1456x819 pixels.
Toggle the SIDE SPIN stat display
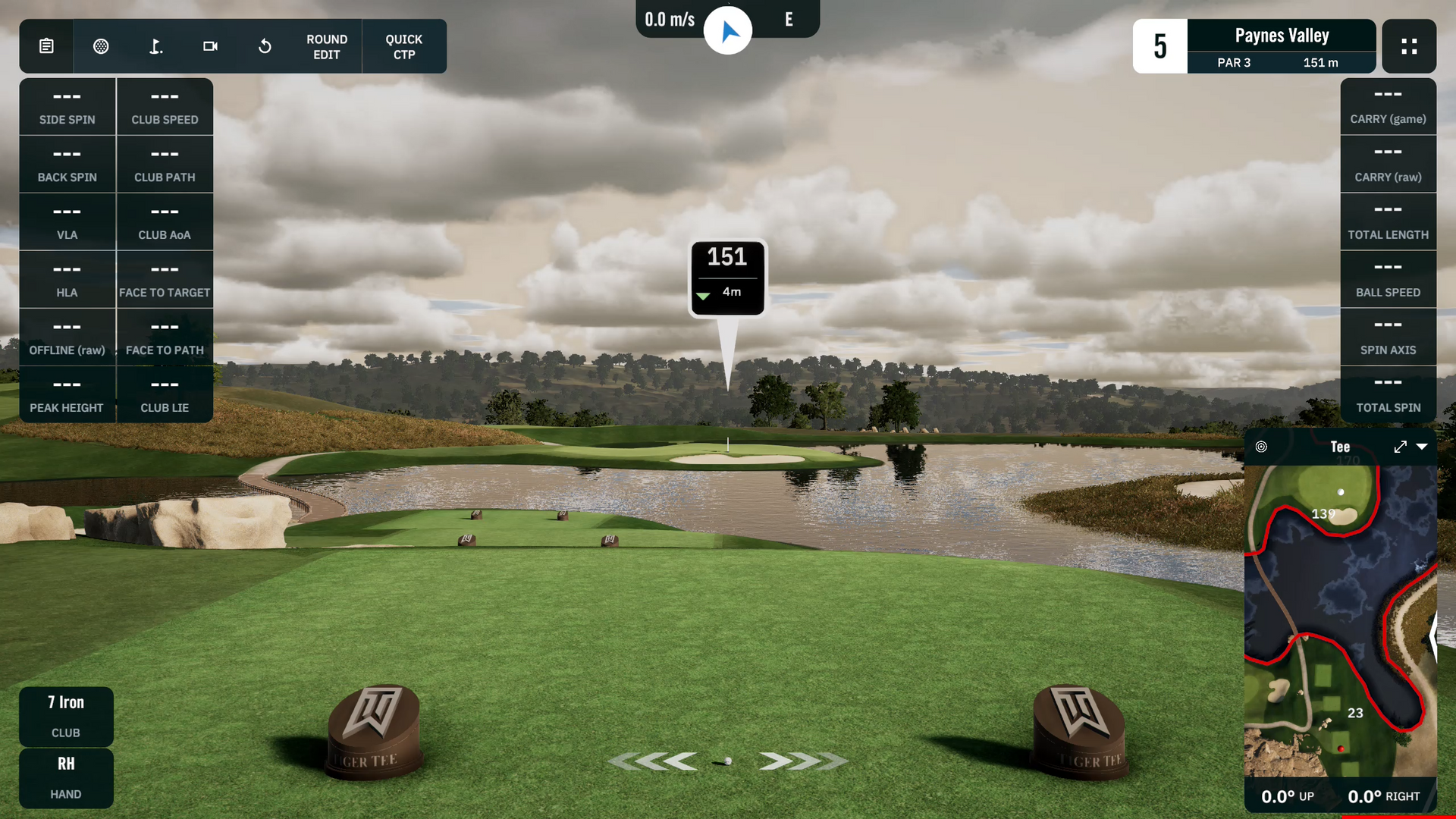tap(67, 106)
